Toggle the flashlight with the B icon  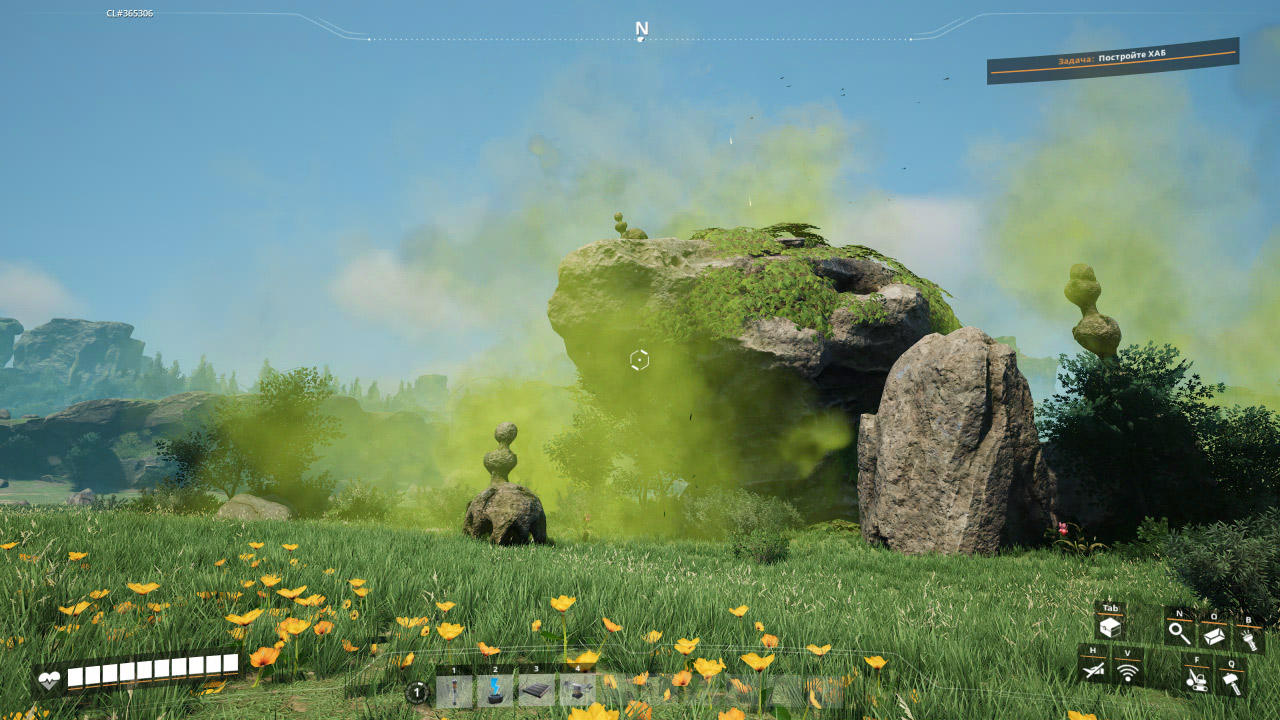tap(1250, 638)
